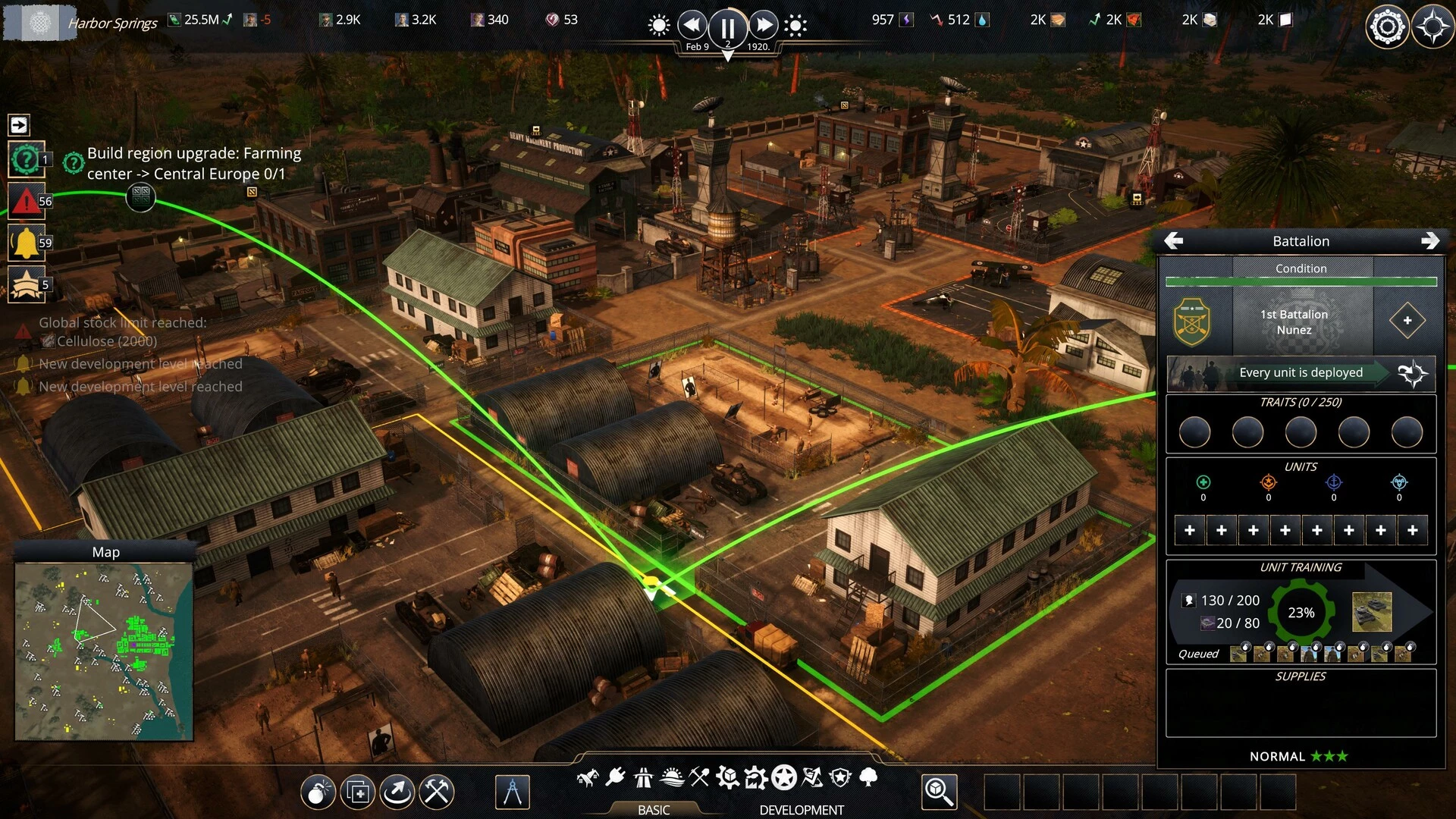
Task: Switch to the Development tab
Action: point(801,809)
